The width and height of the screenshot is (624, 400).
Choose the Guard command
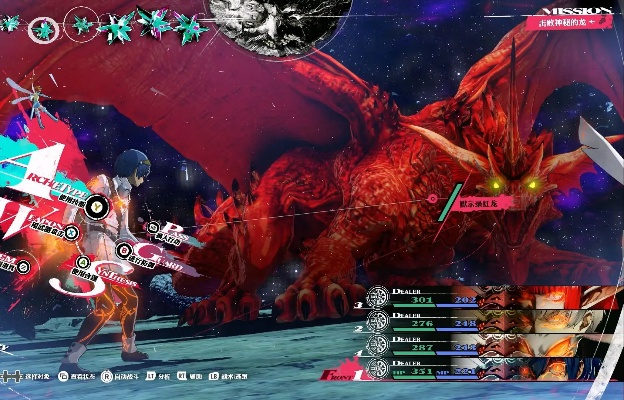click(x=126, y=252)
